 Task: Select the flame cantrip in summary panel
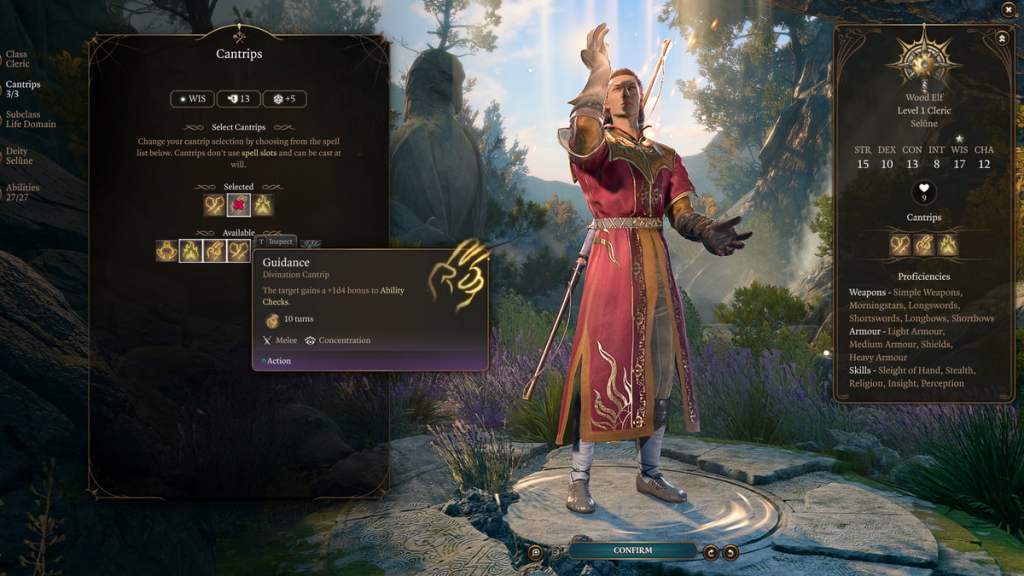pos(947,245)
